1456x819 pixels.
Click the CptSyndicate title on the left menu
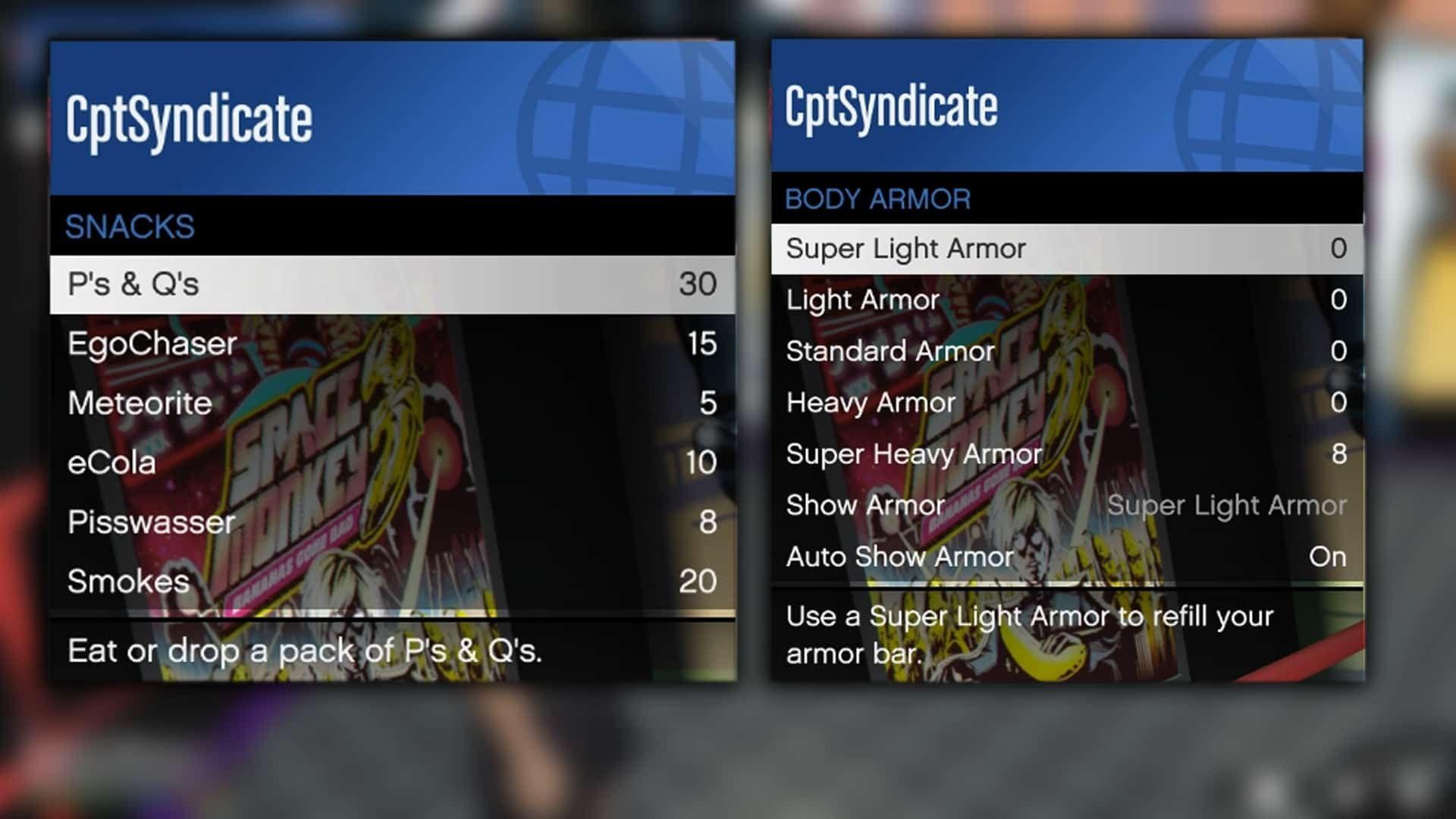tap(190, 118)
